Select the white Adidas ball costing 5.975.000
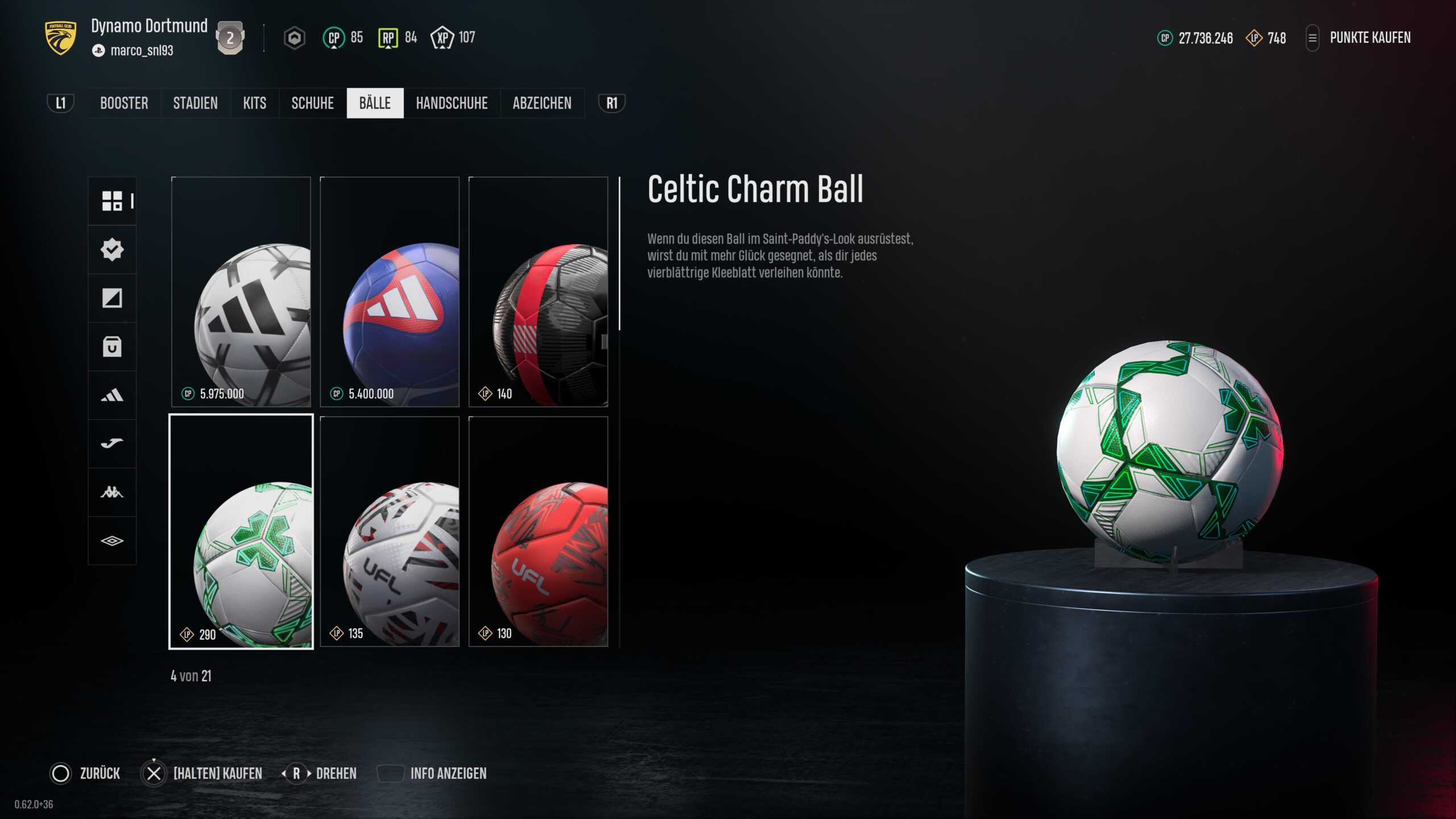Viewport: 1456px width, 819px height. [x=241, y=292]
